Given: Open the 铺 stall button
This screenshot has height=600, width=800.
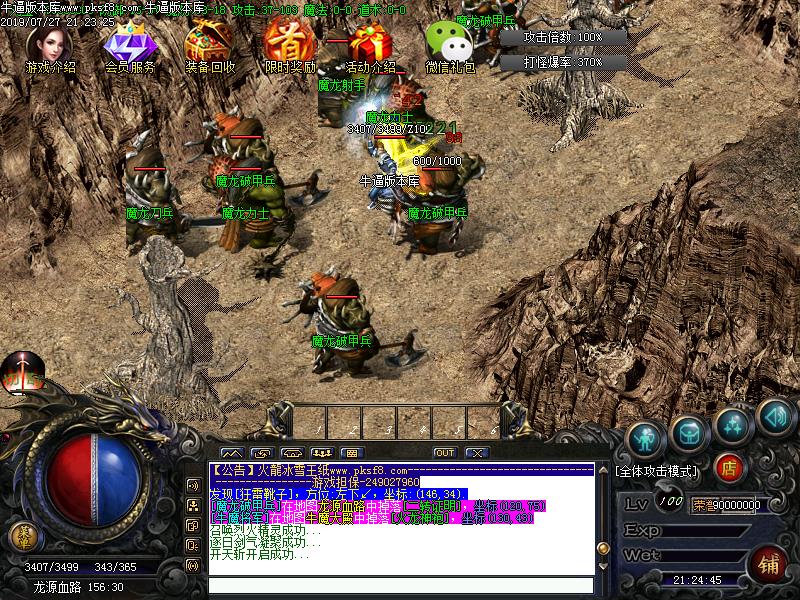Looking at the screenshot, I should pos(769,561).
